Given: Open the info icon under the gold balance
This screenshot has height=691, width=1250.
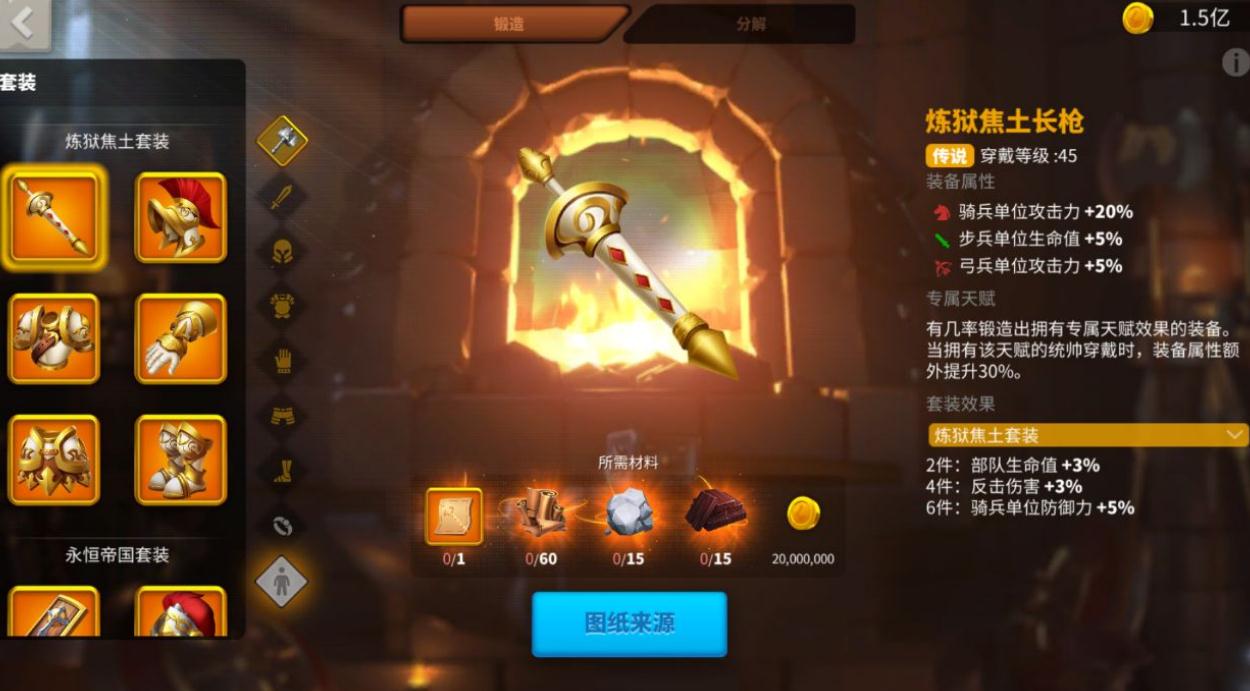Looking at the screenshot, I should (1235, 63).
